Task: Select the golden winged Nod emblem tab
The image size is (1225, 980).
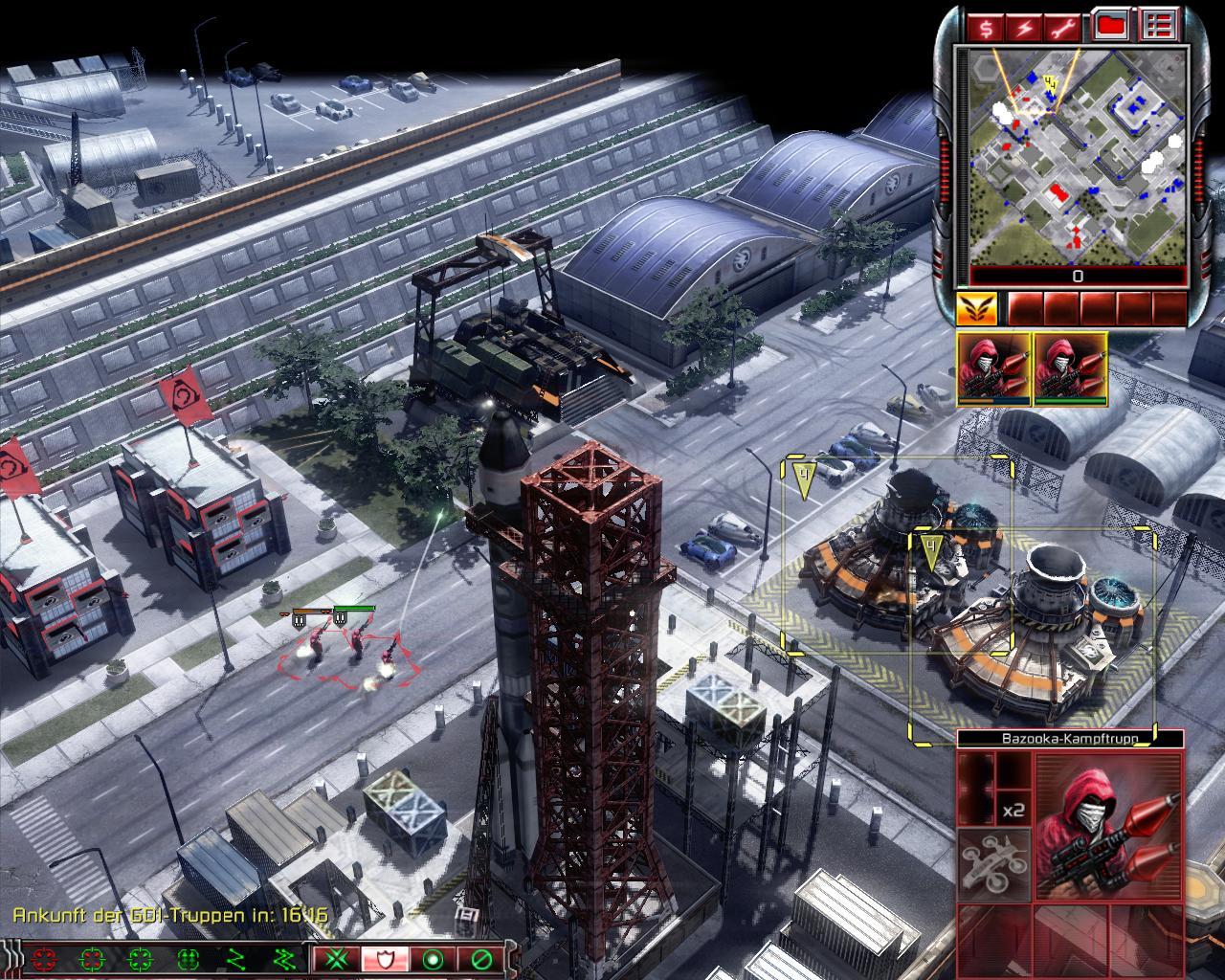Action: 976,308
